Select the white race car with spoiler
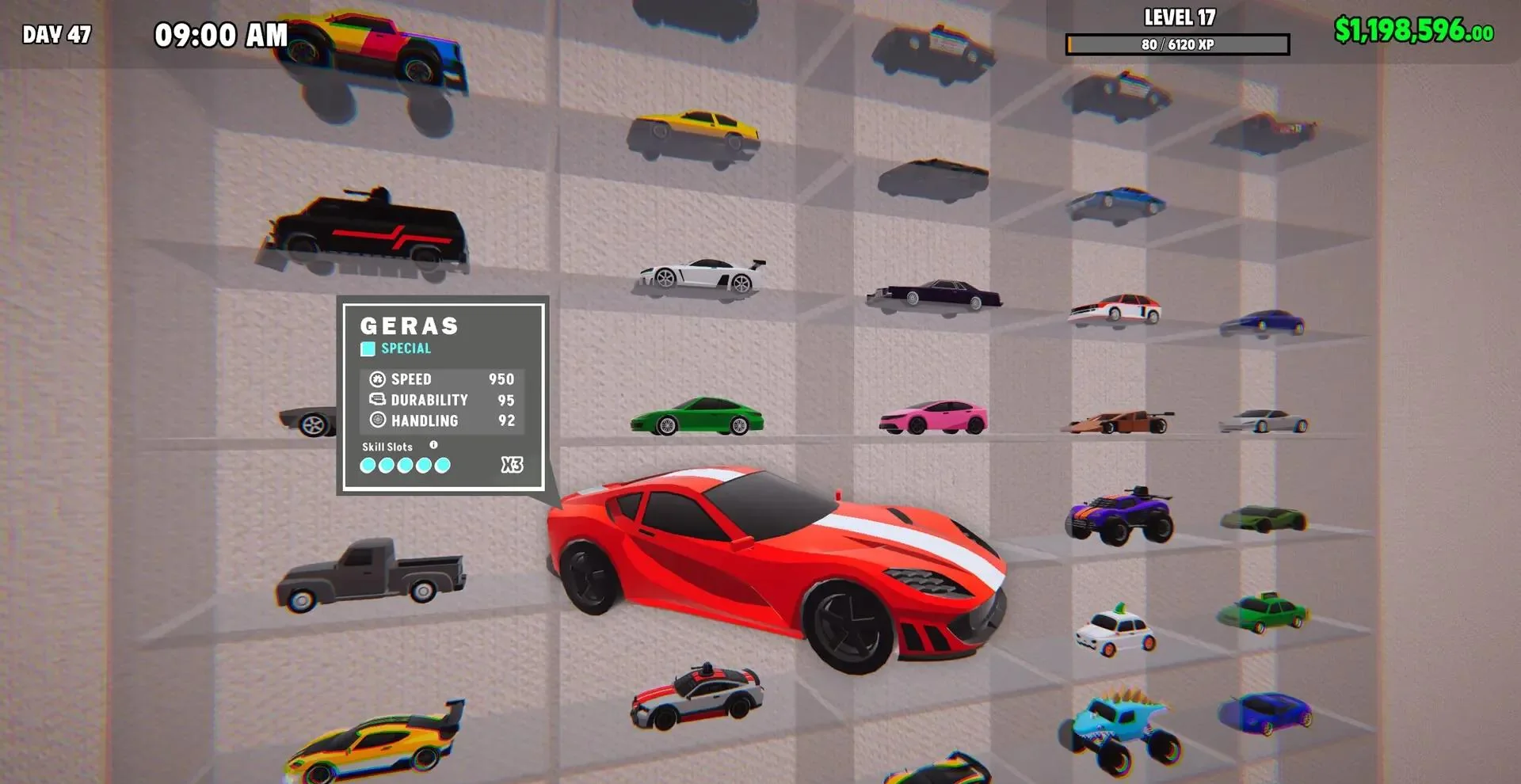This screenshot has height=784, width=1521. point(702,275)
